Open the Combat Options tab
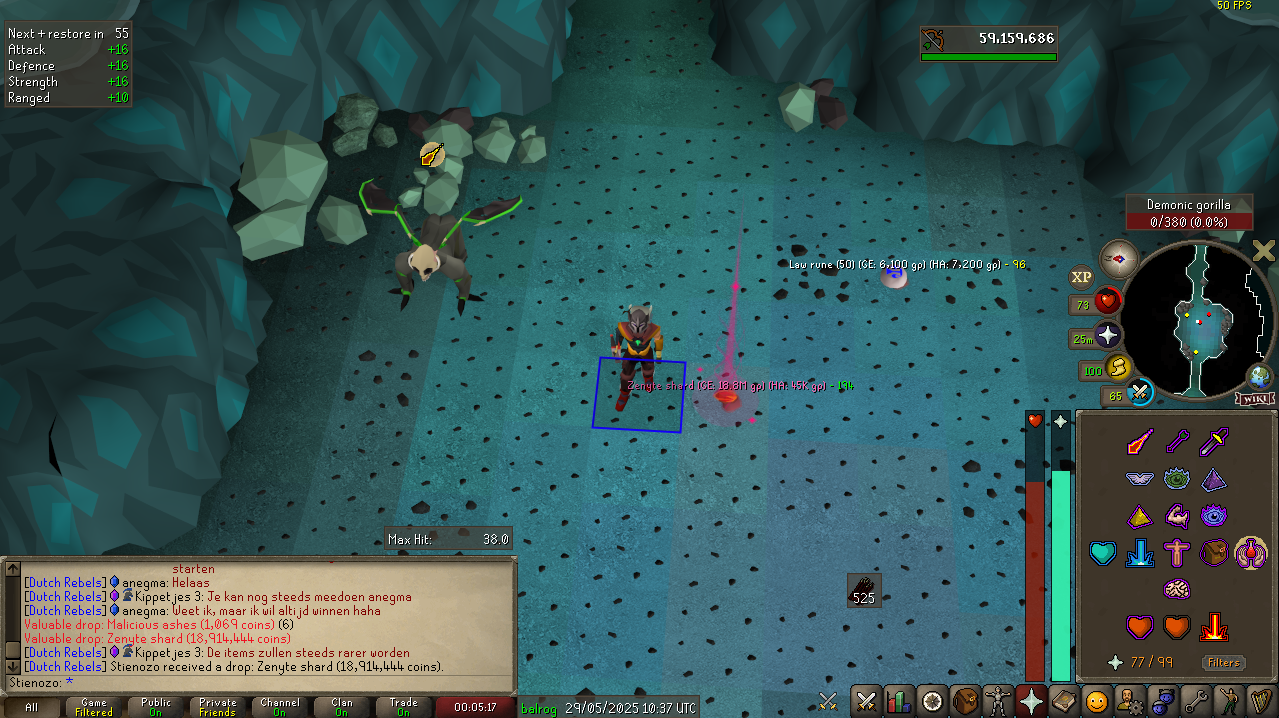 tap(866, 700)
